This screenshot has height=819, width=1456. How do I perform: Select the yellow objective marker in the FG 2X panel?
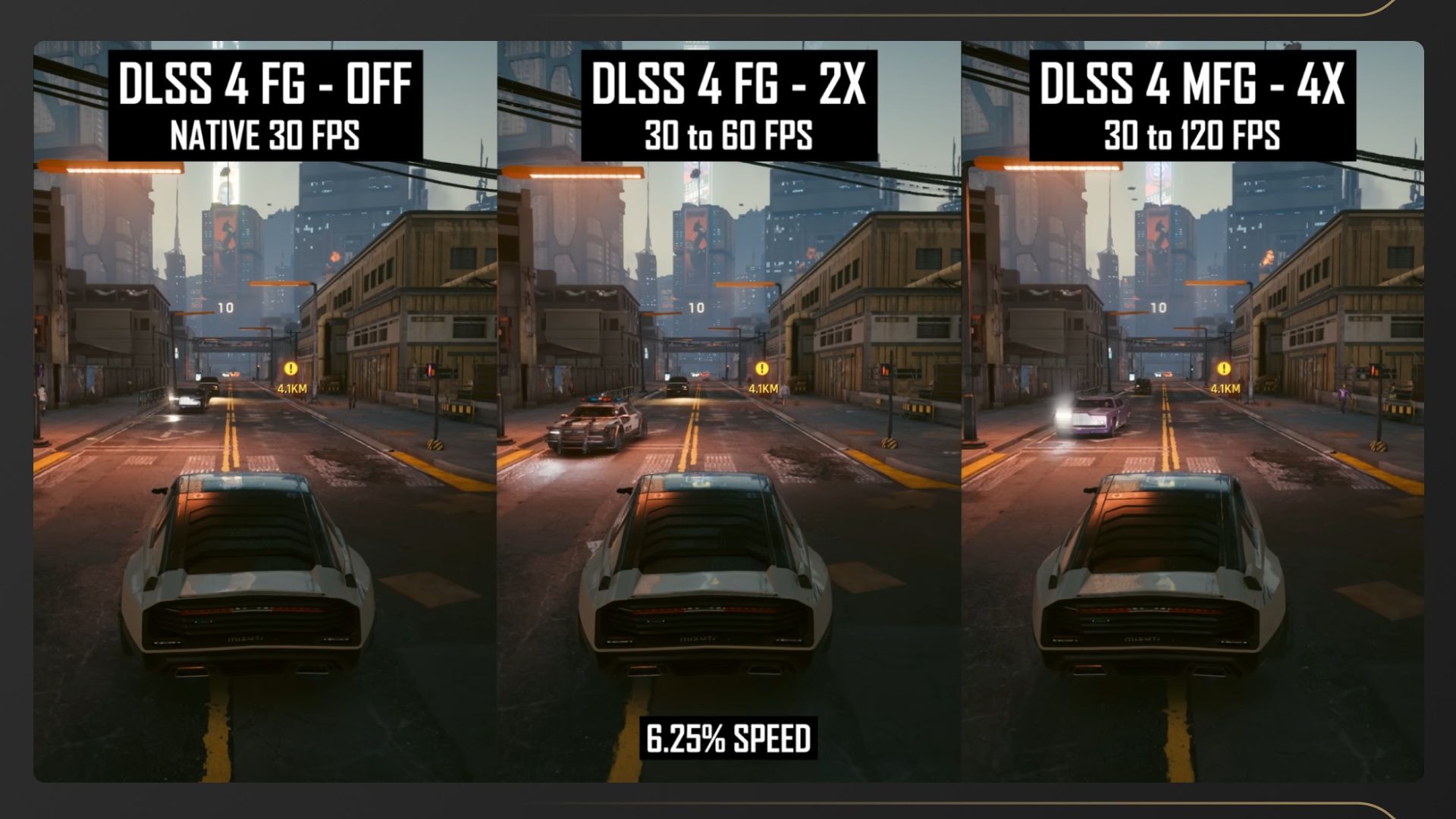coord(762,369)
